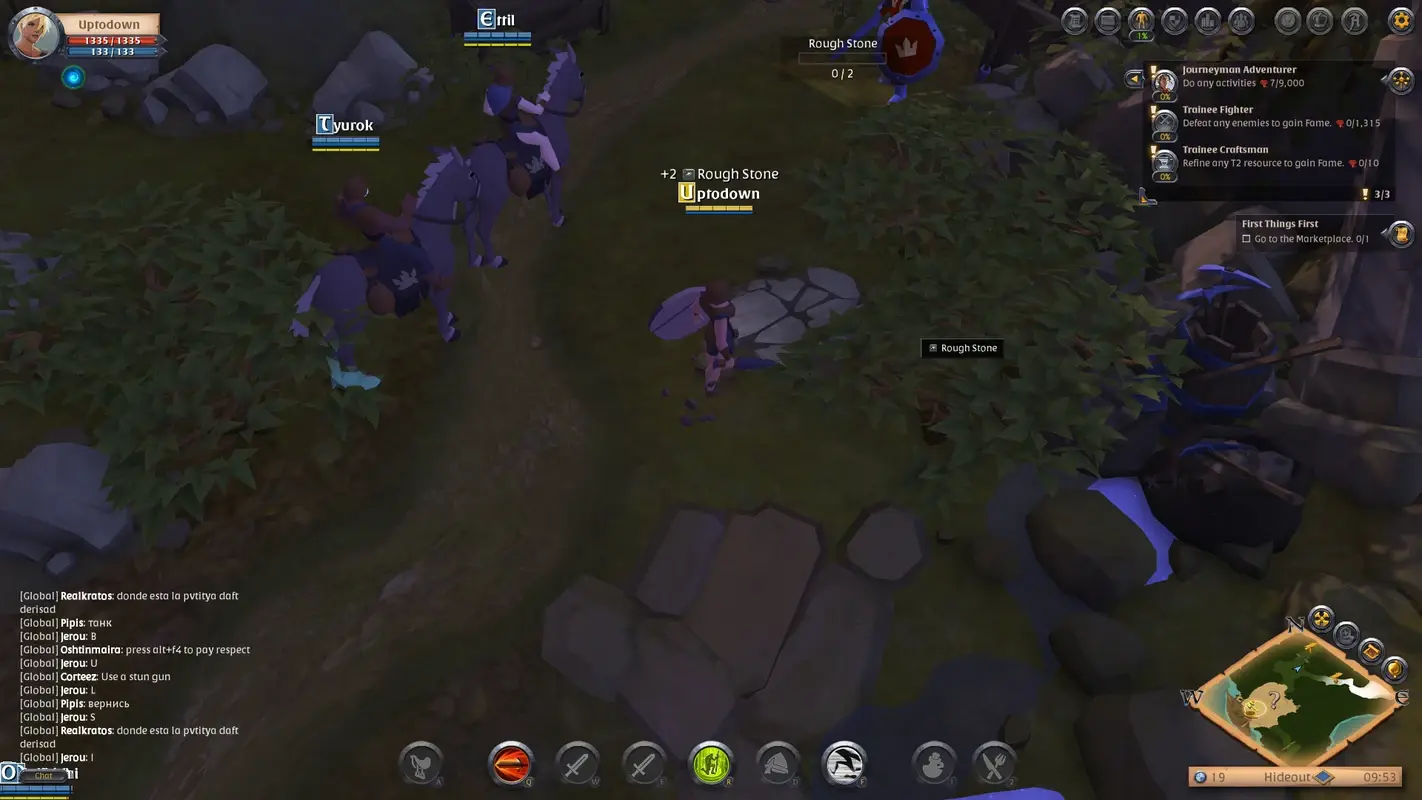This screenshot has height=800, width=1422.
Task: Click the 'Go to the Marketplace' objective
Action: [1305, 238]
